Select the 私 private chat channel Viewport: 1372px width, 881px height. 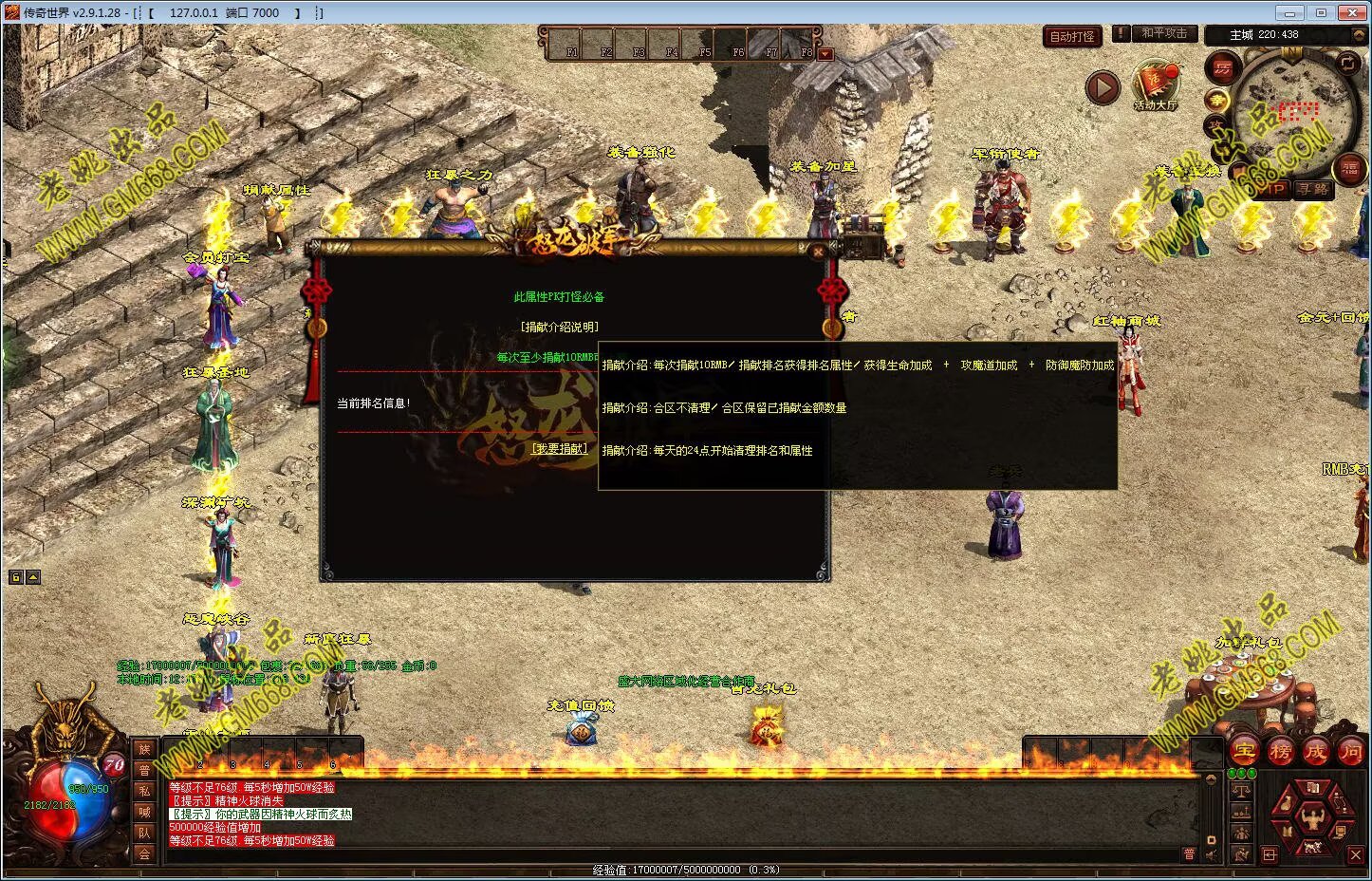pos(144,791)
